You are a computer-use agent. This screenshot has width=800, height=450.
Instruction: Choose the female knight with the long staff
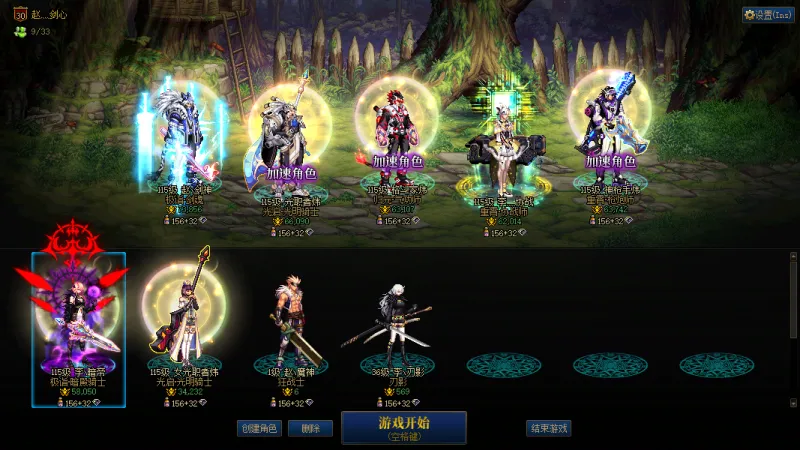(184, 318)
